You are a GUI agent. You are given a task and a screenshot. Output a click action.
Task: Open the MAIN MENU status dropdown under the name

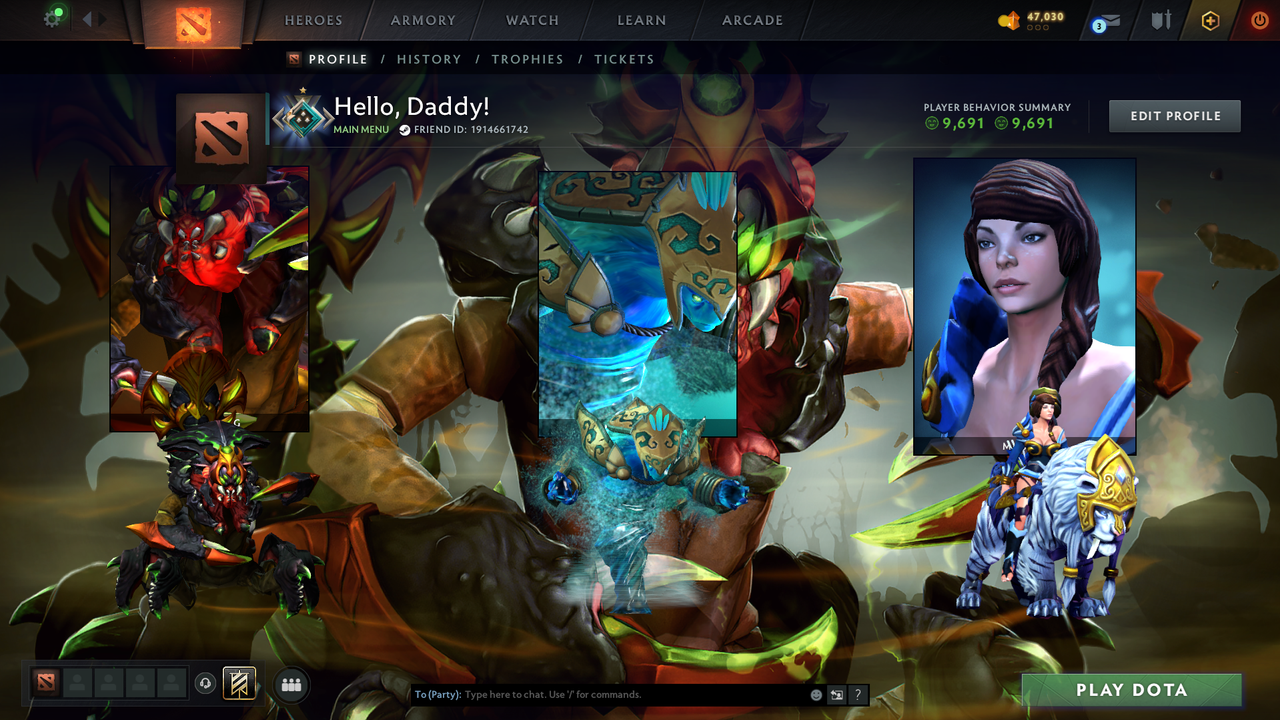point(360,129)
